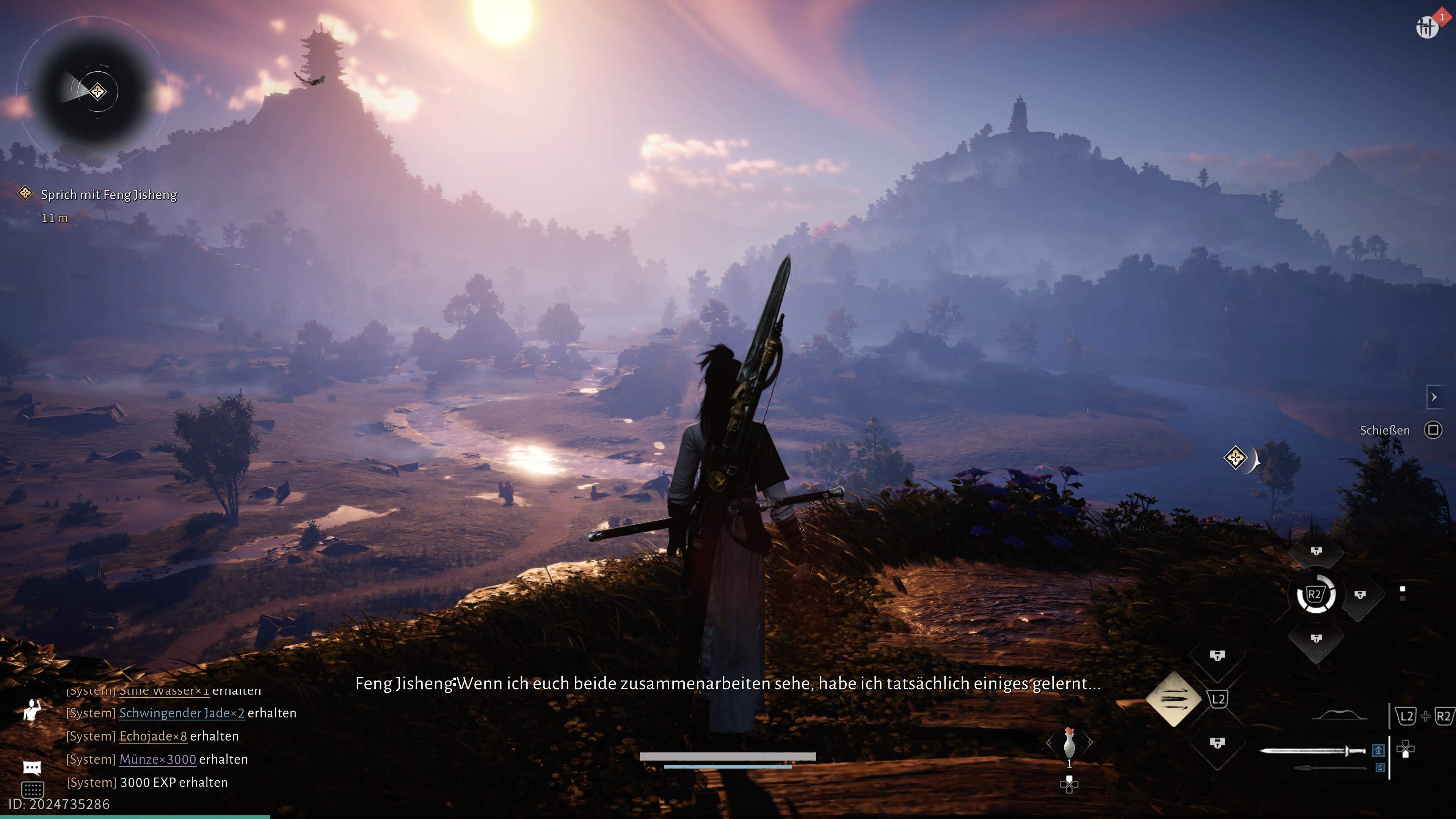Expand the side panel arrow on right edge
The width and height of the screenshot is (1456, 819).
[x=1434, y=397]
